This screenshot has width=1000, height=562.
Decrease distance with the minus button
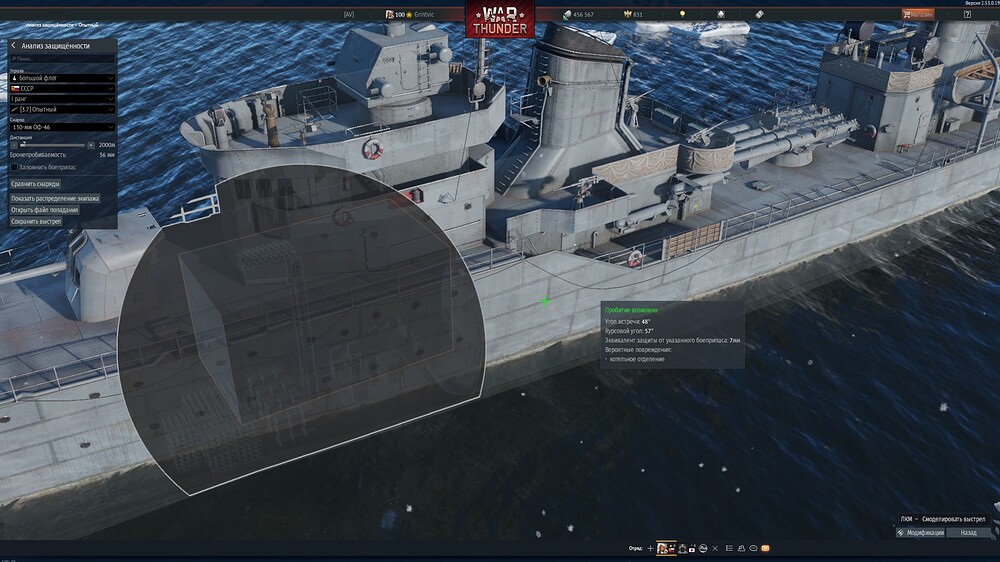(12, 144)
